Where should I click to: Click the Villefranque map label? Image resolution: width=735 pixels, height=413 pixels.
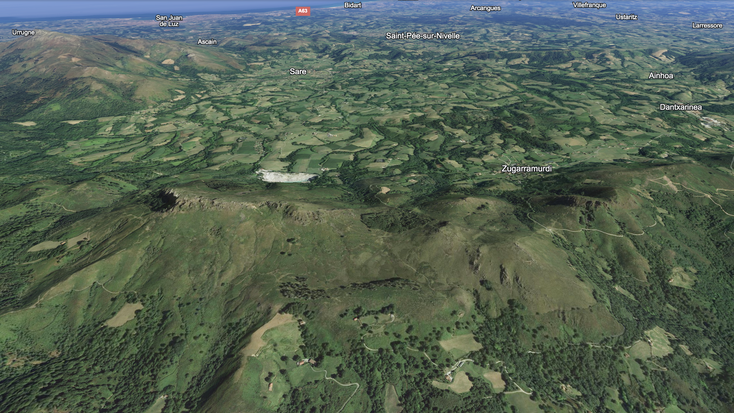589,5
